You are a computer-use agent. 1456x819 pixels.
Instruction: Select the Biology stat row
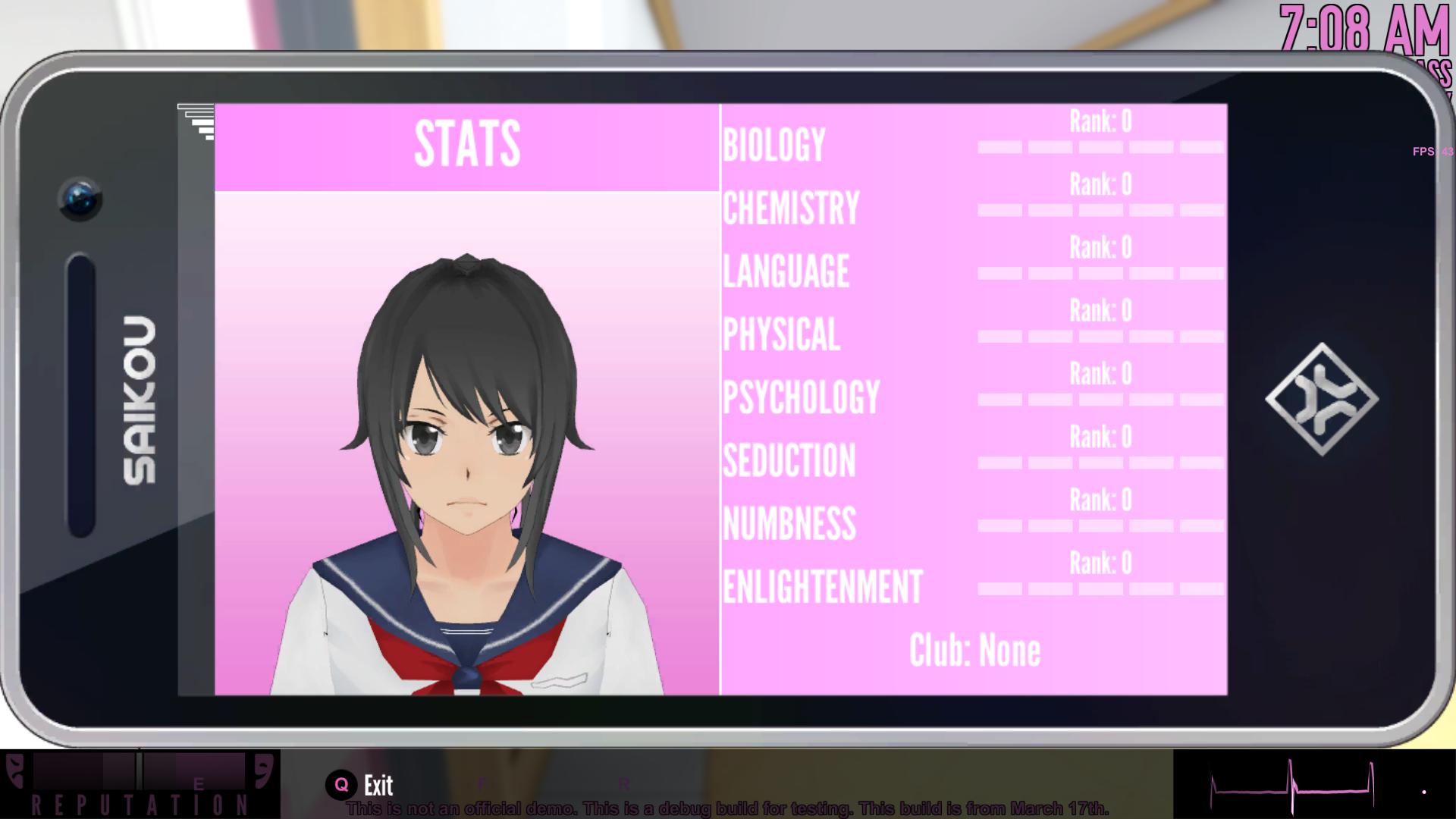point(774,144)
